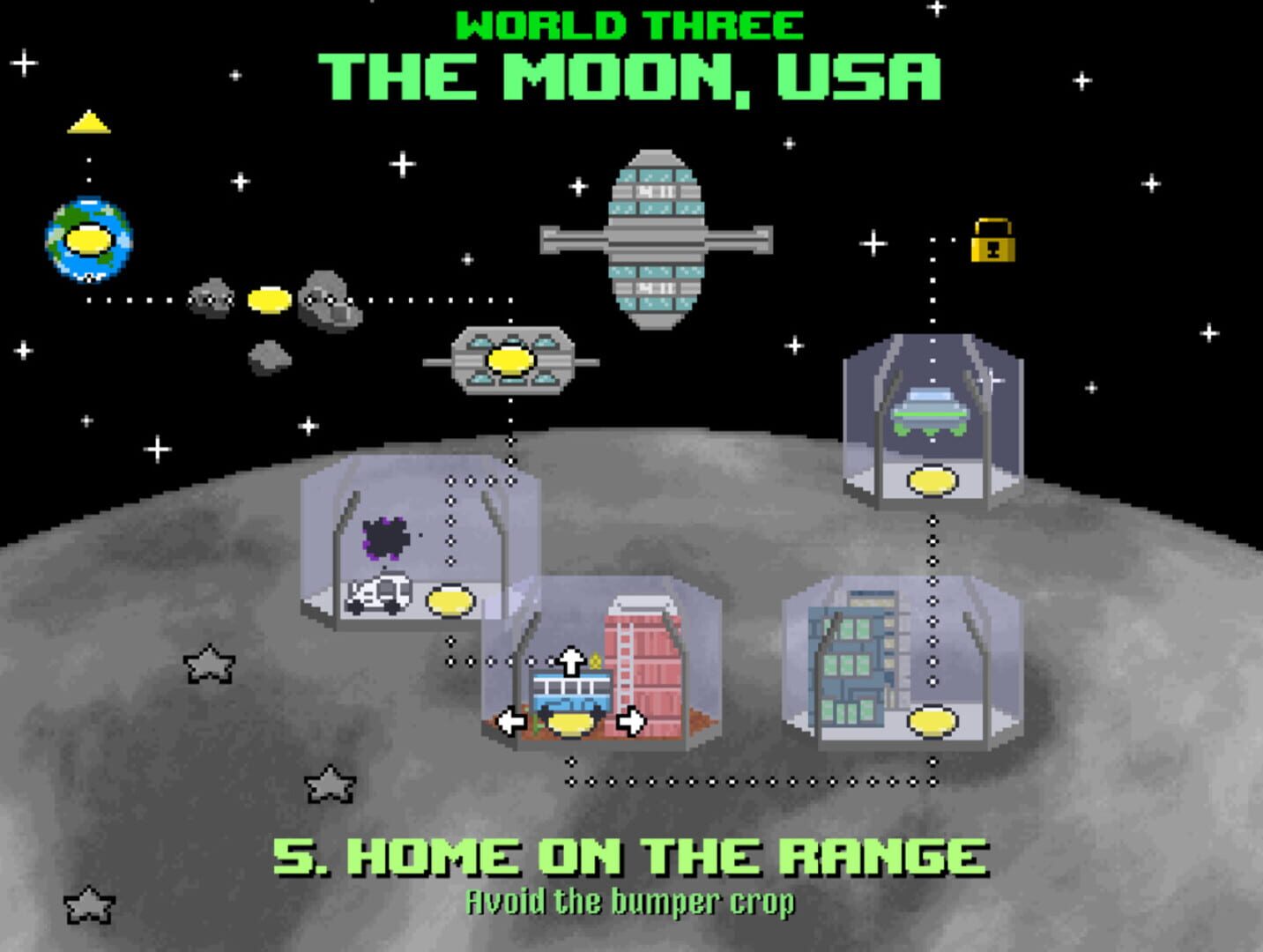This screenshot has width=1263, height=952.
Task: Click the right navigation arrow
Action: click(631, 720)
